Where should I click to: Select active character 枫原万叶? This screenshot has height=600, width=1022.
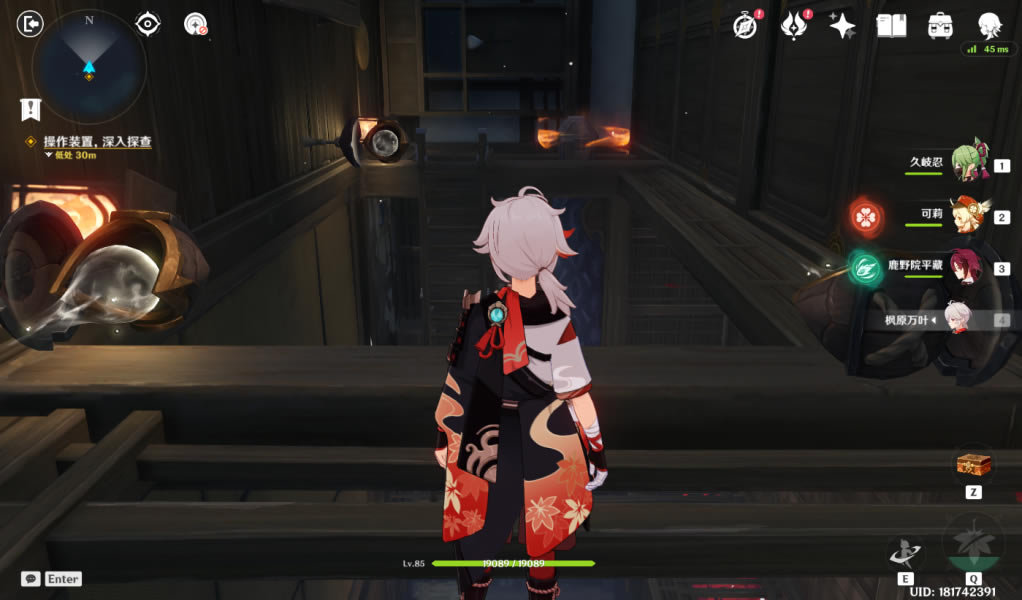[x=960, y=320]
